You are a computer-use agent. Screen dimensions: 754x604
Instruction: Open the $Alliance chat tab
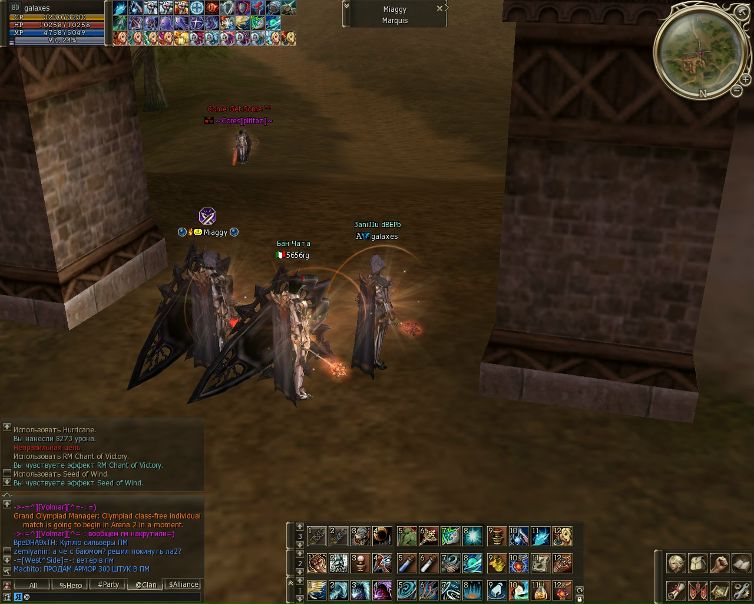184,585
